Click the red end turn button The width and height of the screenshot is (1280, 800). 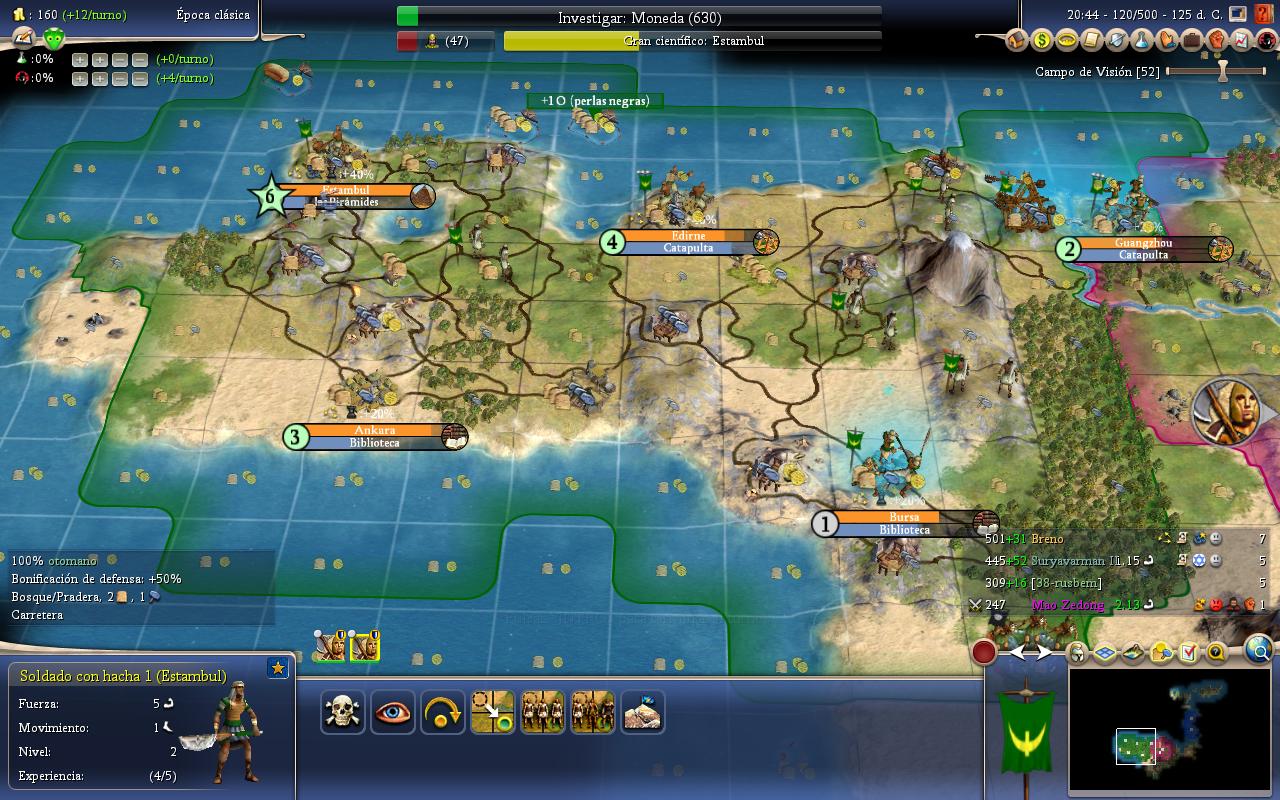(x=984, y=653)
